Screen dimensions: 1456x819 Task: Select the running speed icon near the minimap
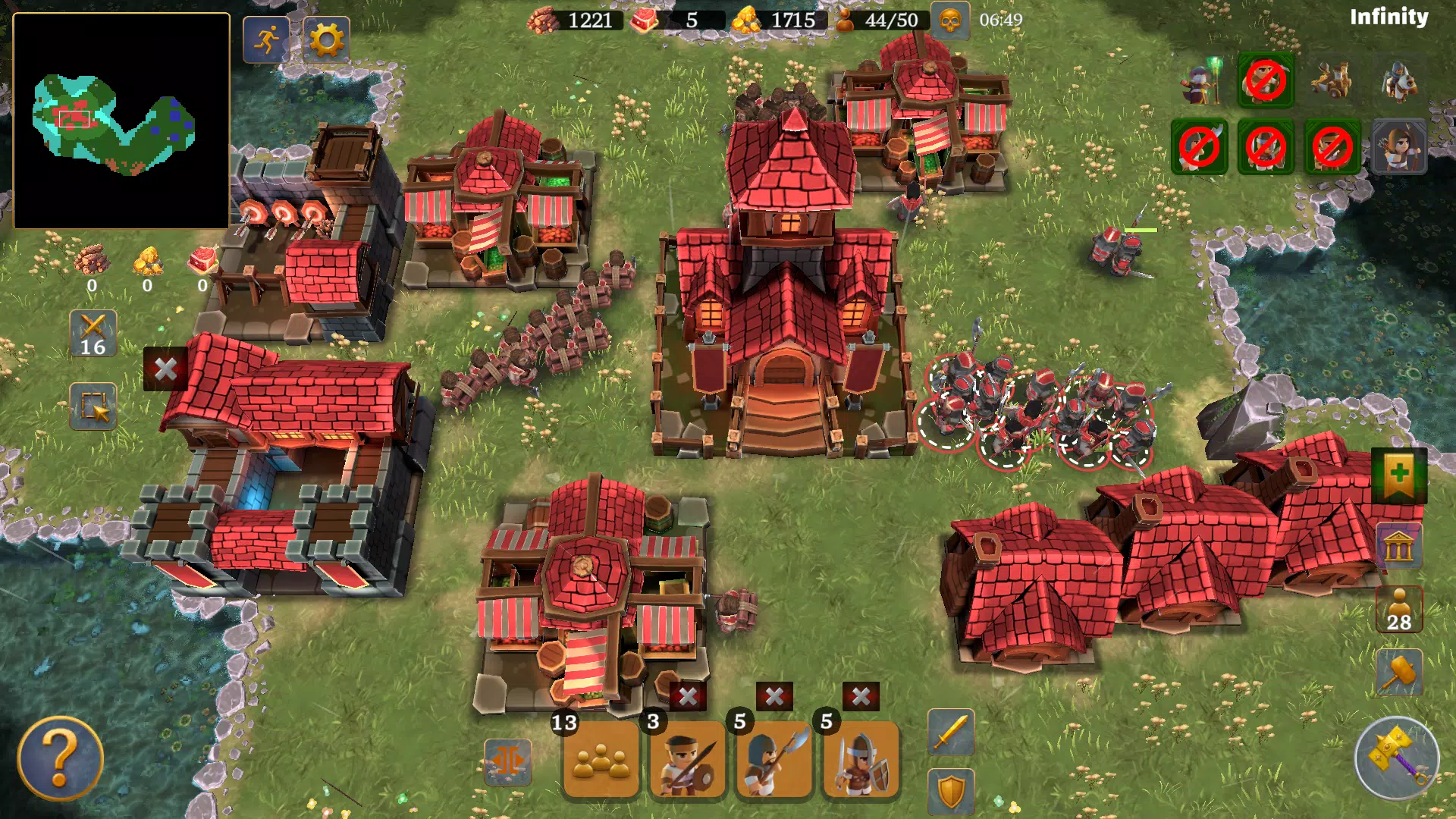[264, 39]
